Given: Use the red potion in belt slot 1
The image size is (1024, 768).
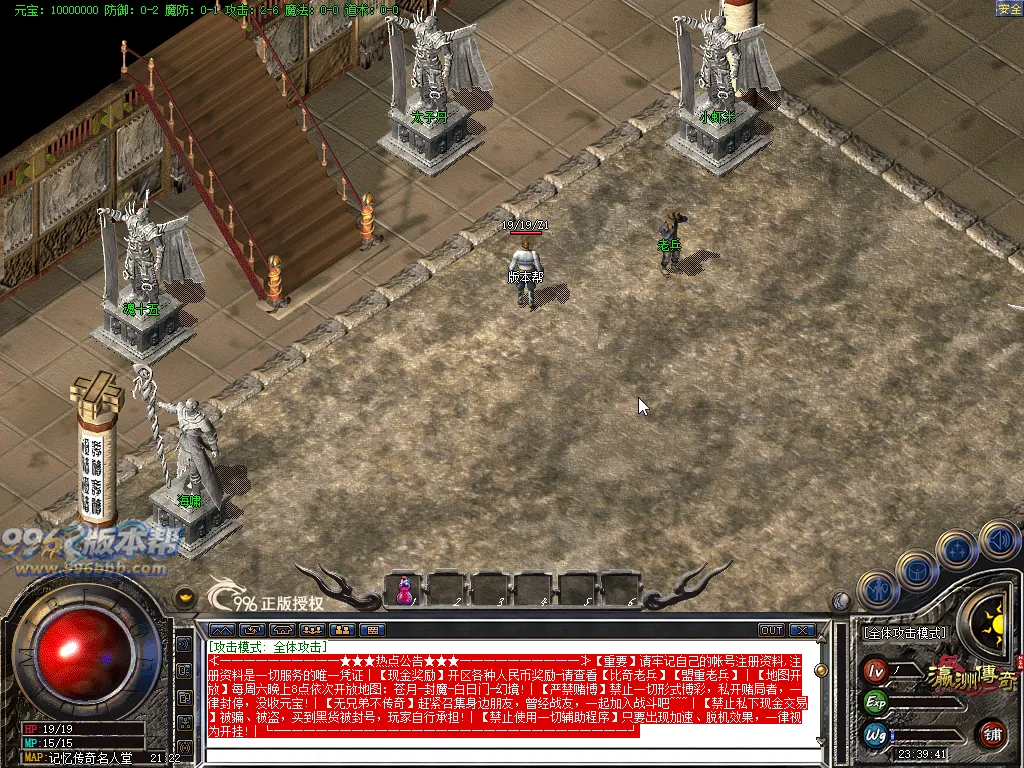Looking at the screenshot, I should [x=404, y=590].
